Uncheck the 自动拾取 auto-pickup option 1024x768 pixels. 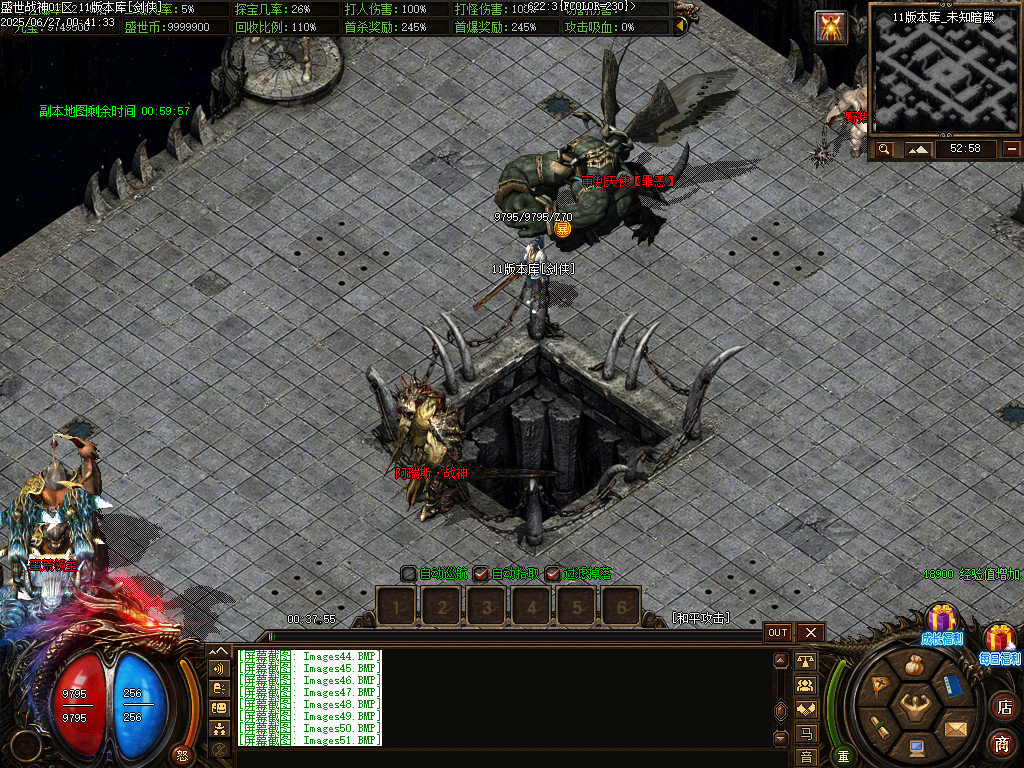click(481, 574)
